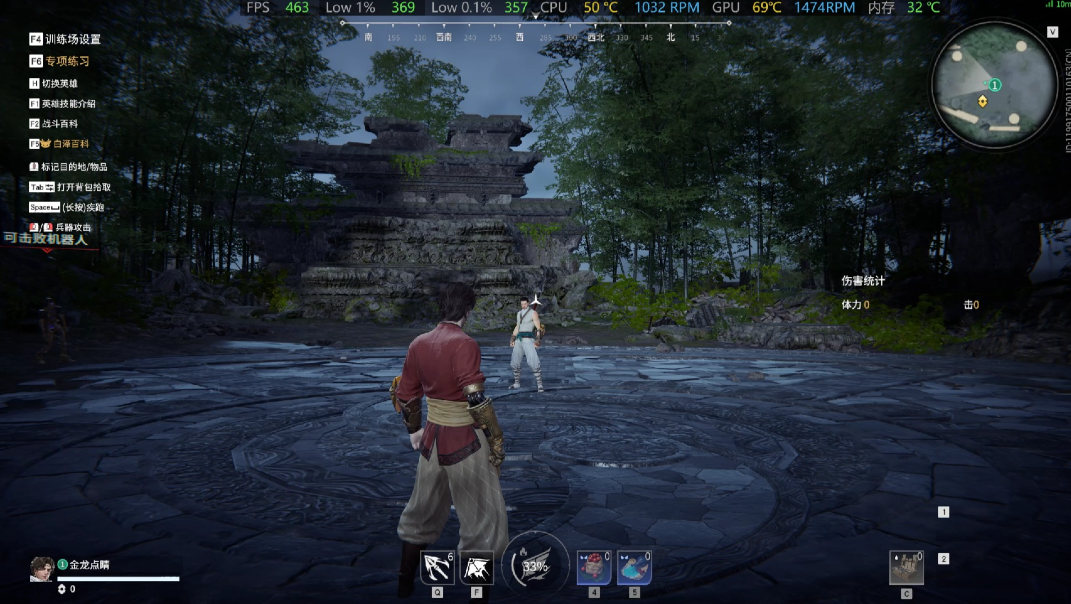This screenshot has width=1071, height=604.
Task: Use the red berry consumable slot
Action: pos(594,568)
